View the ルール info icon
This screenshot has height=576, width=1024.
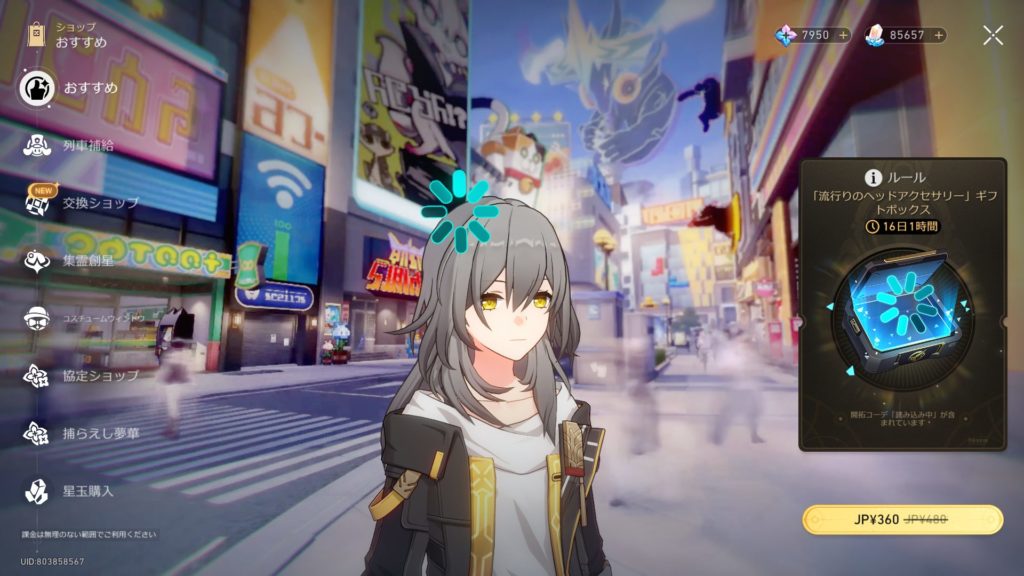coord(871,177)
